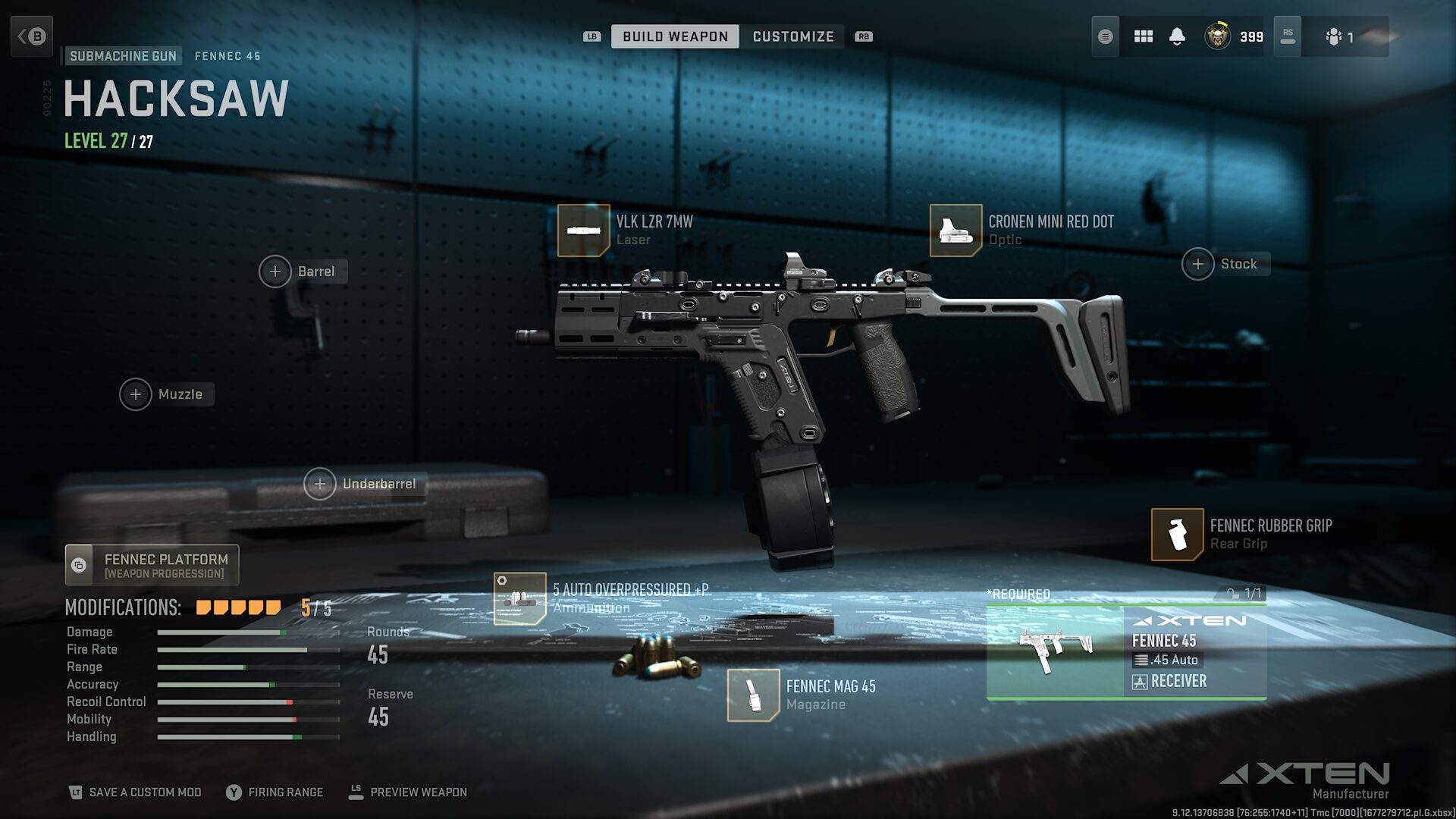
Task: Launch the Firing Range
Action: (x=275, y=792)
